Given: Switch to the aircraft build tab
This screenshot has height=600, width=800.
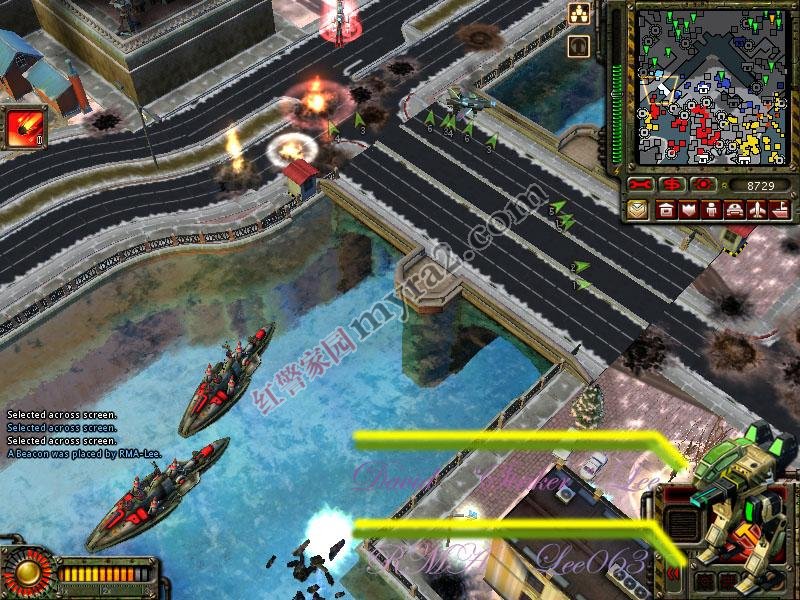Looking at the screenshot, I should click(757, 210).
